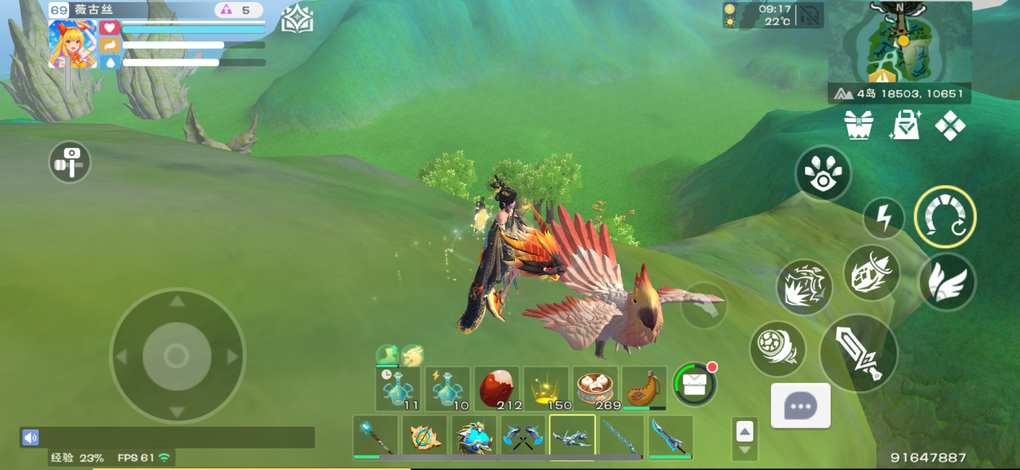Open the minimap
Screen dimensions: 1020x470
[900, 45]
